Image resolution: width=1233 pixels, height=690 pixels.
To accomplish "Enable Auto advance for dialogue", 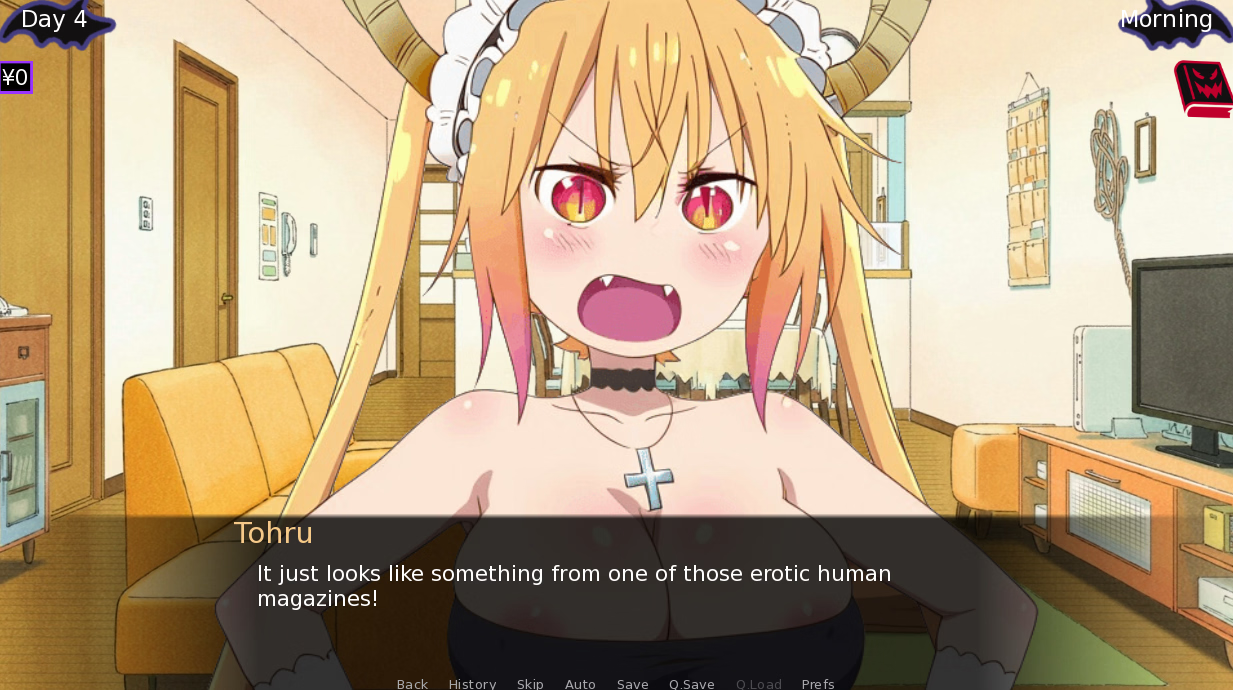I will 580,684.
